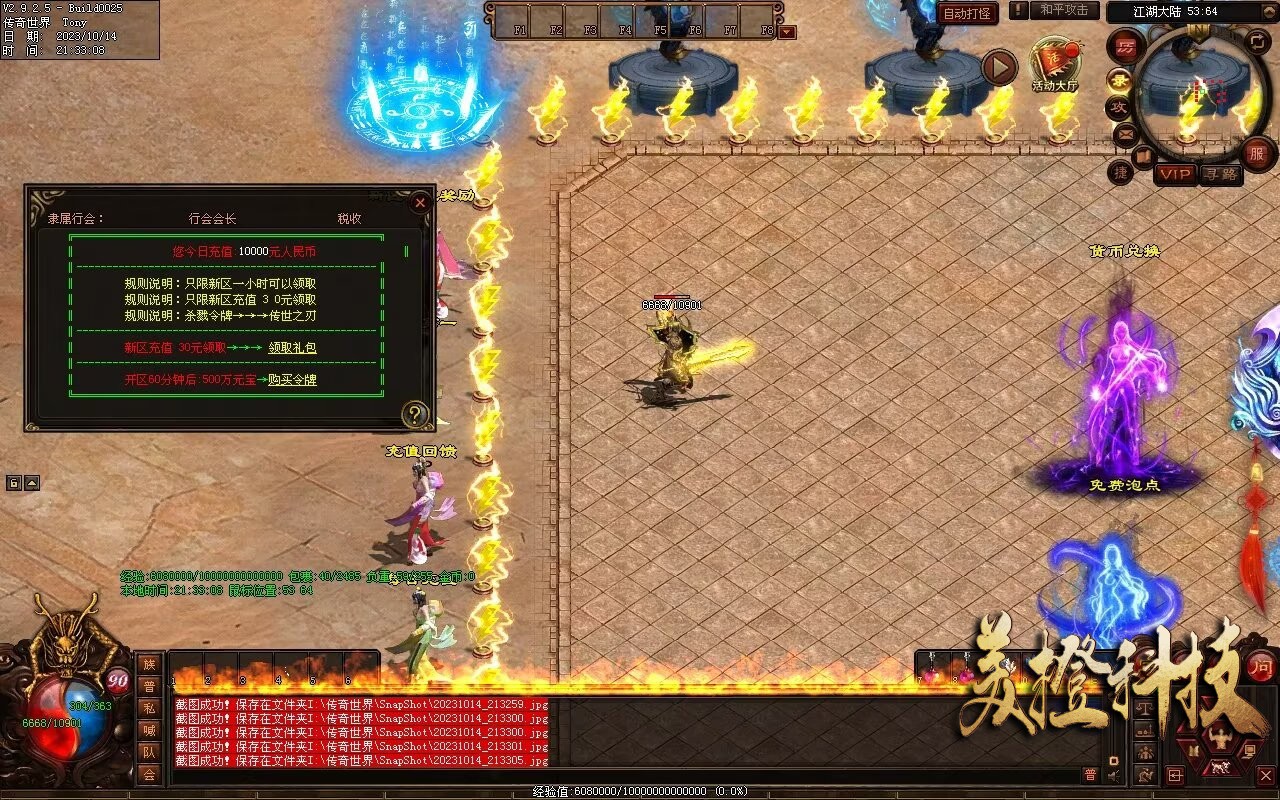Screen dimensions: 1280x800
Task: Activate 寻路 pathfinding button
Action: pyautogui.click(x=1220, y=174)
